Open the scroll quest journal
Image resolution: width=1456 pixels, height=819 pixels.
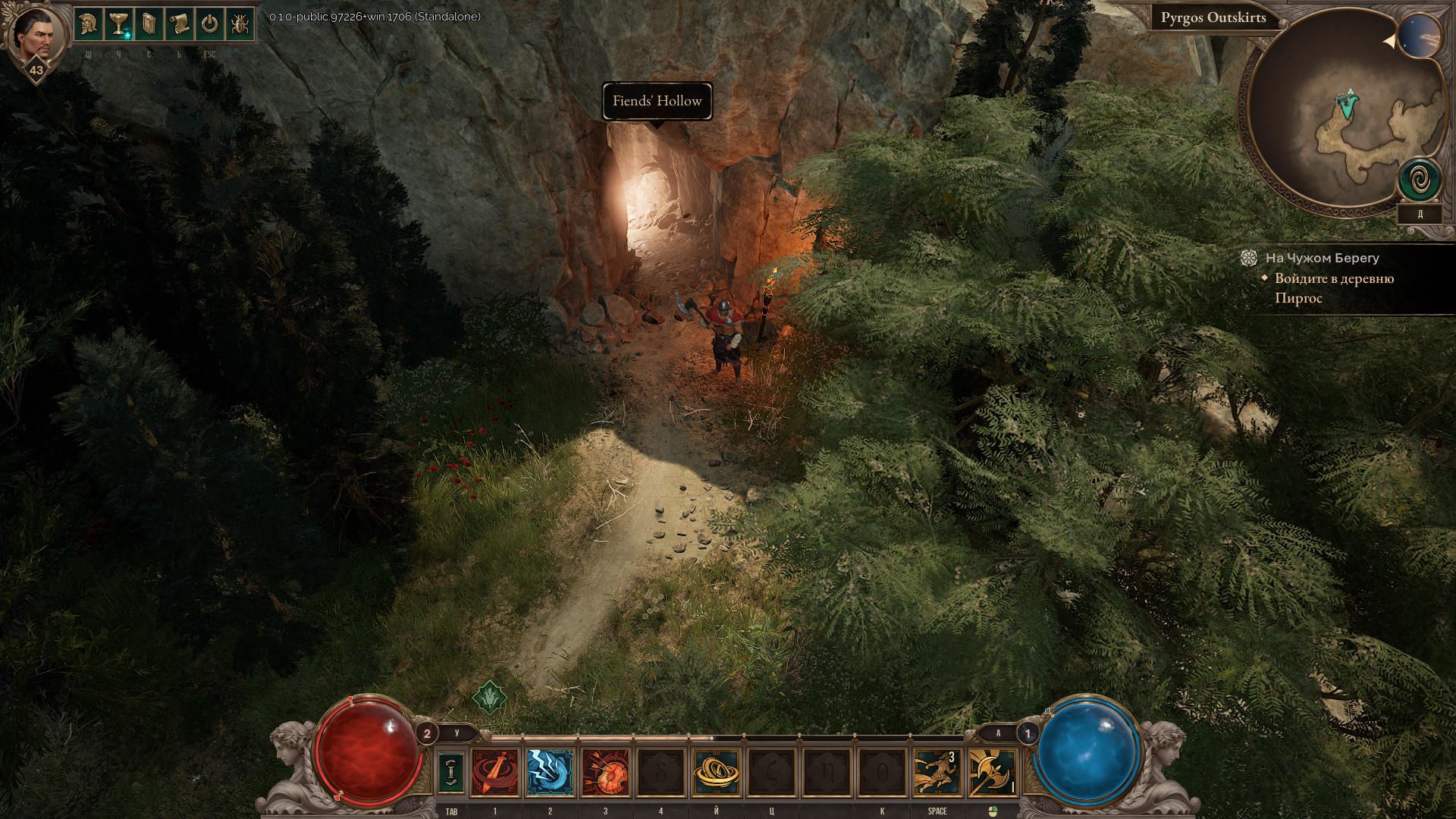179,25
